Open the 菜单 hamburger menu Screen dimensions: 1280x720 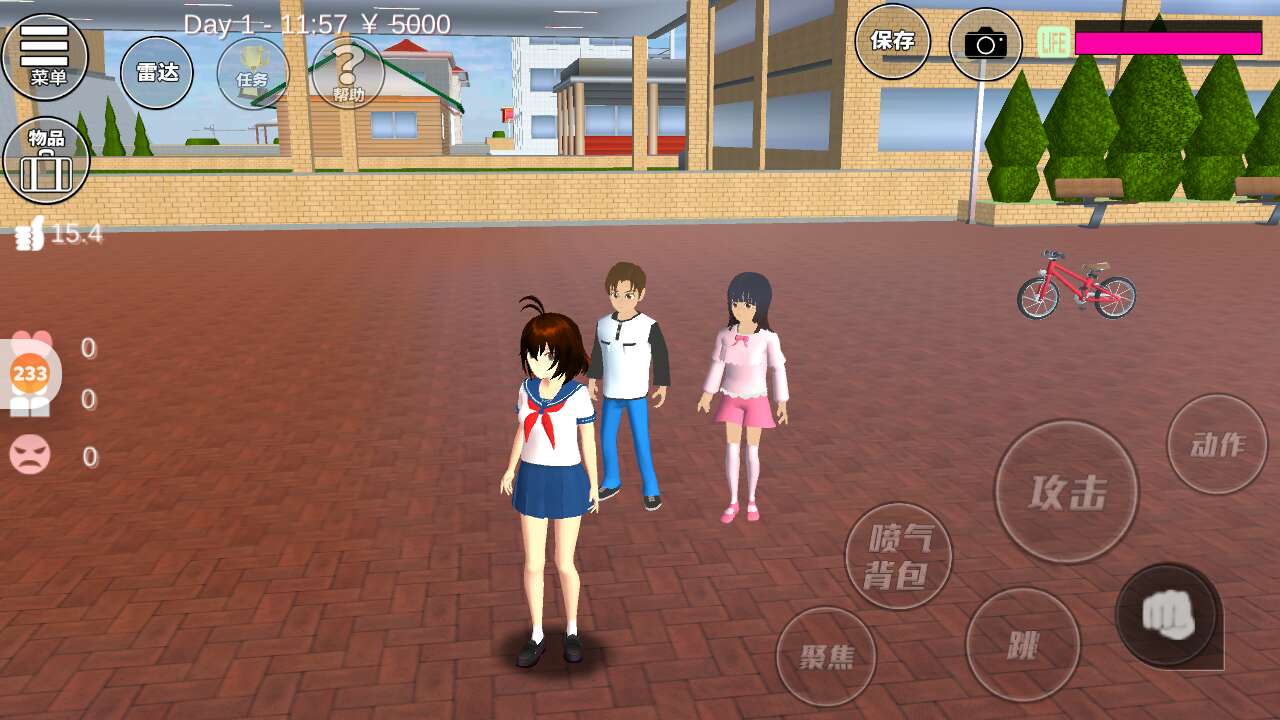(x=45, y=55)
